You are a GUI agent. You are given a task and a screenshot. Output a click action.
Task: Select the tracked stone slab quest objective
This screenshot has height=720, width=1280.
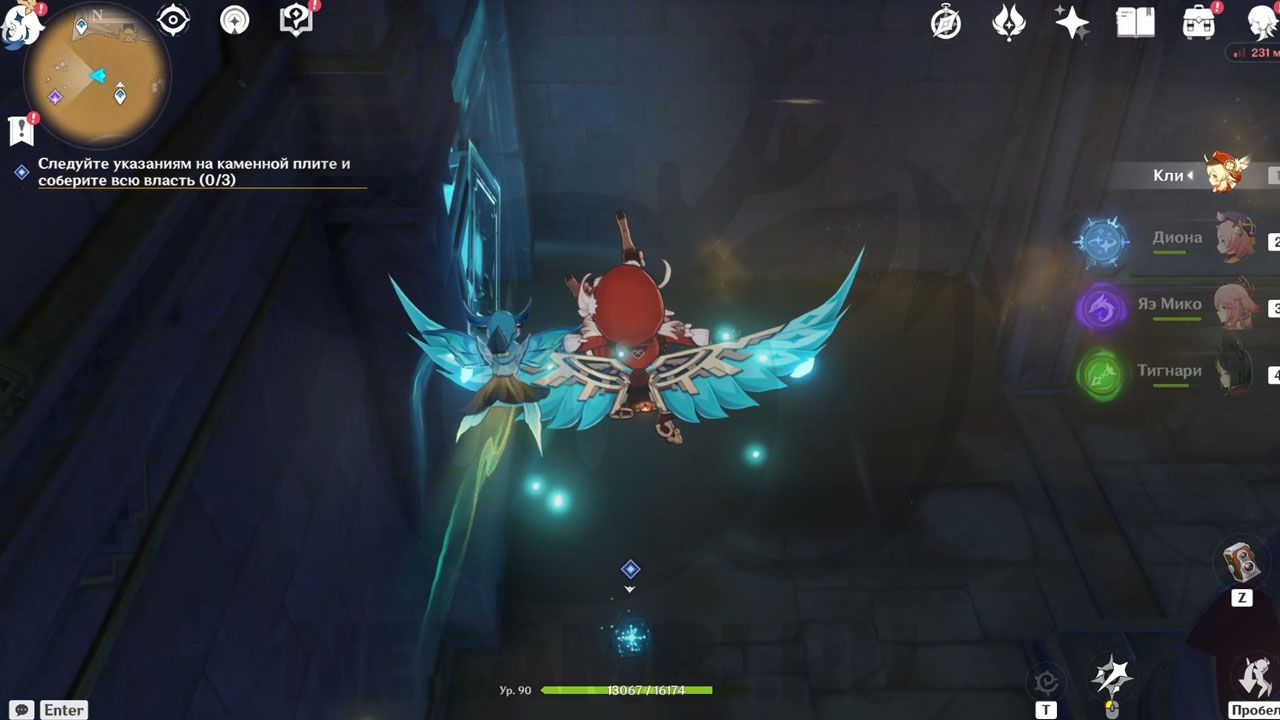pyautogui.click(x=194, y=171)
